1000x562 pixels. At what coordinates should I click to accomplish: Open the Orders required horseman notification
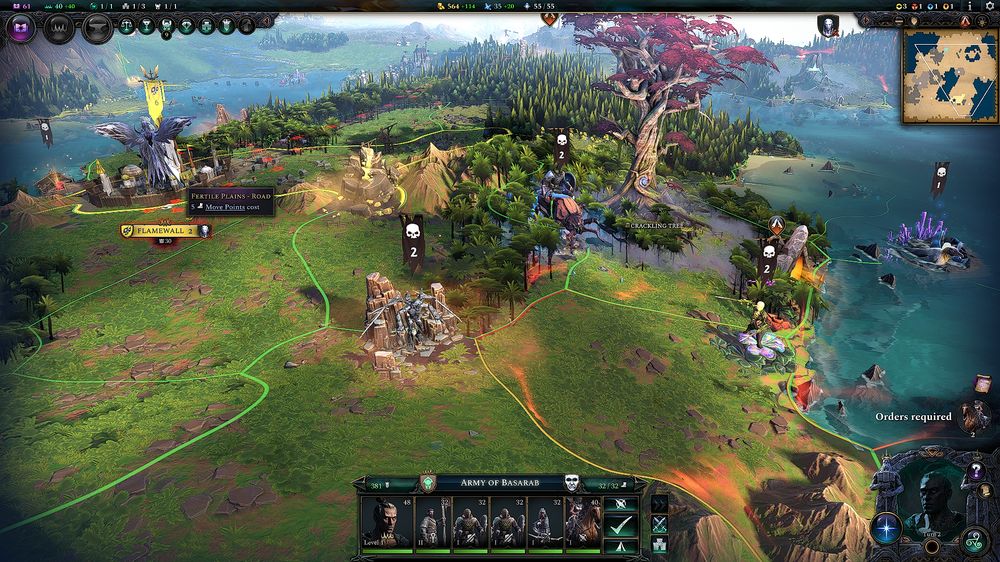pyautogui.click(x=972, y=416)
